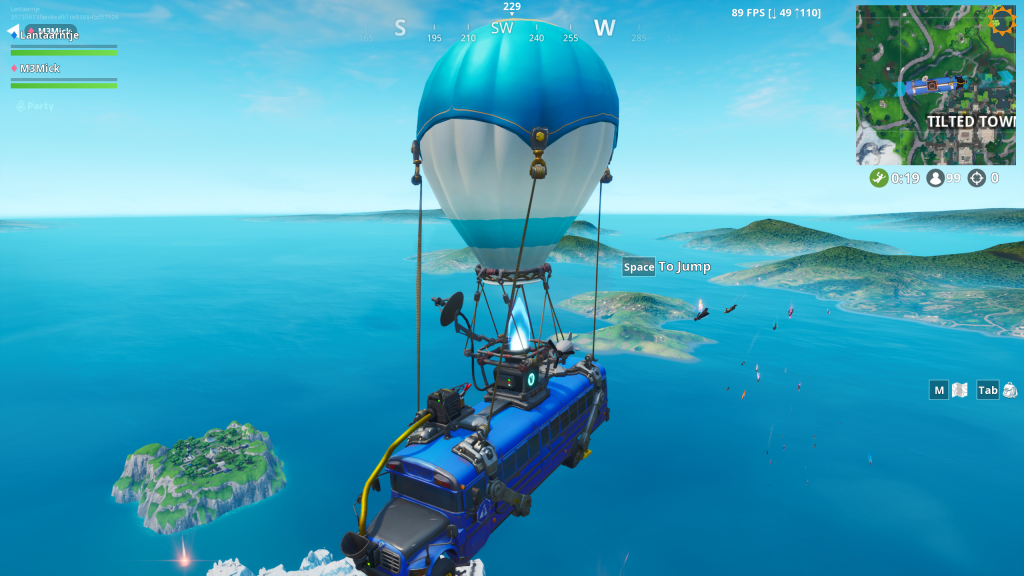Toggle the Party voice chat microphone indicator
The width and height of the screenshot is (1024, 576).
tap(20, 106)
